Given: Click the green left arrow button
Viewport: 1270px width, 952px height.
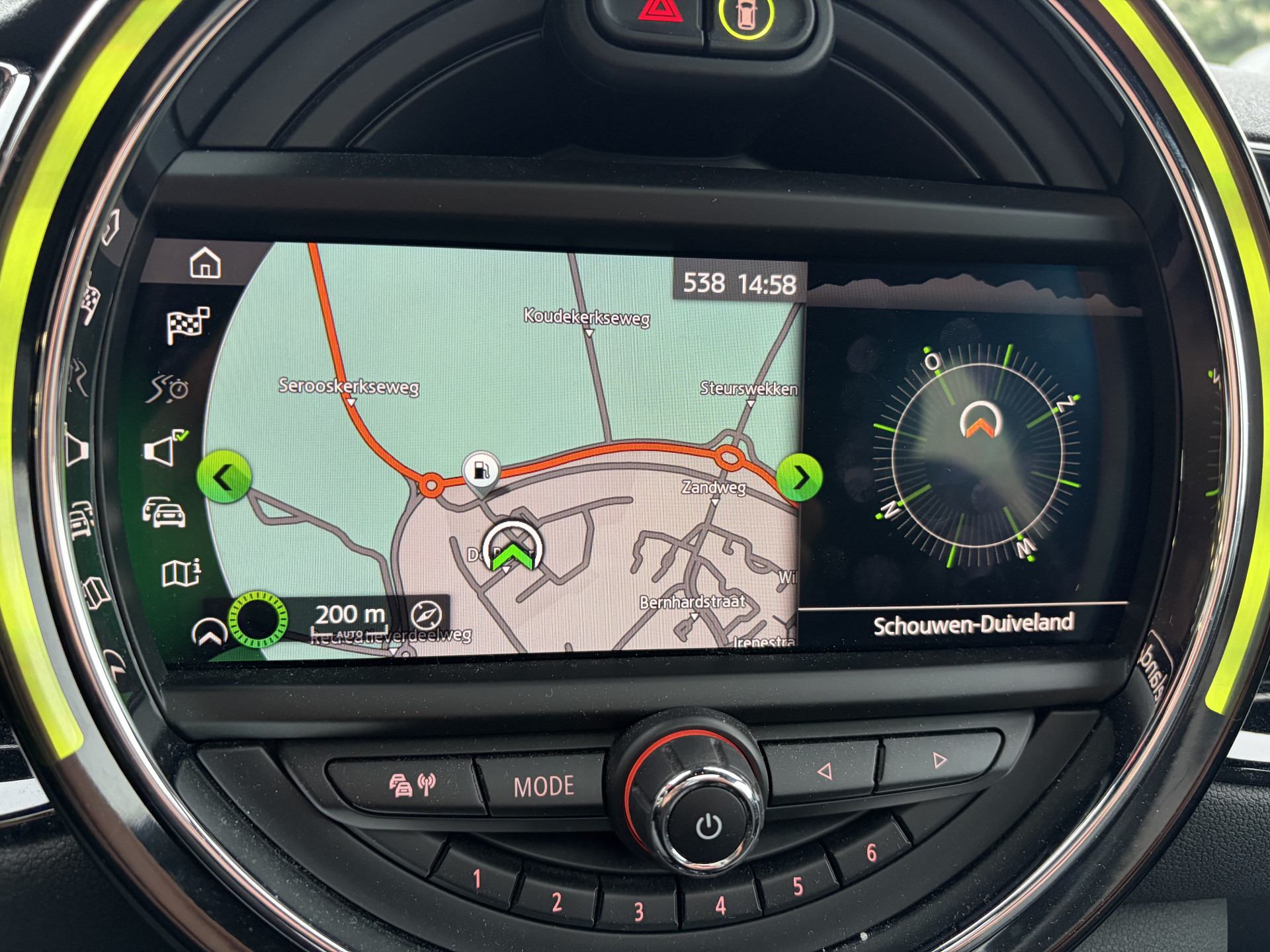Looking at the screenshot, I should pos(224,477).
